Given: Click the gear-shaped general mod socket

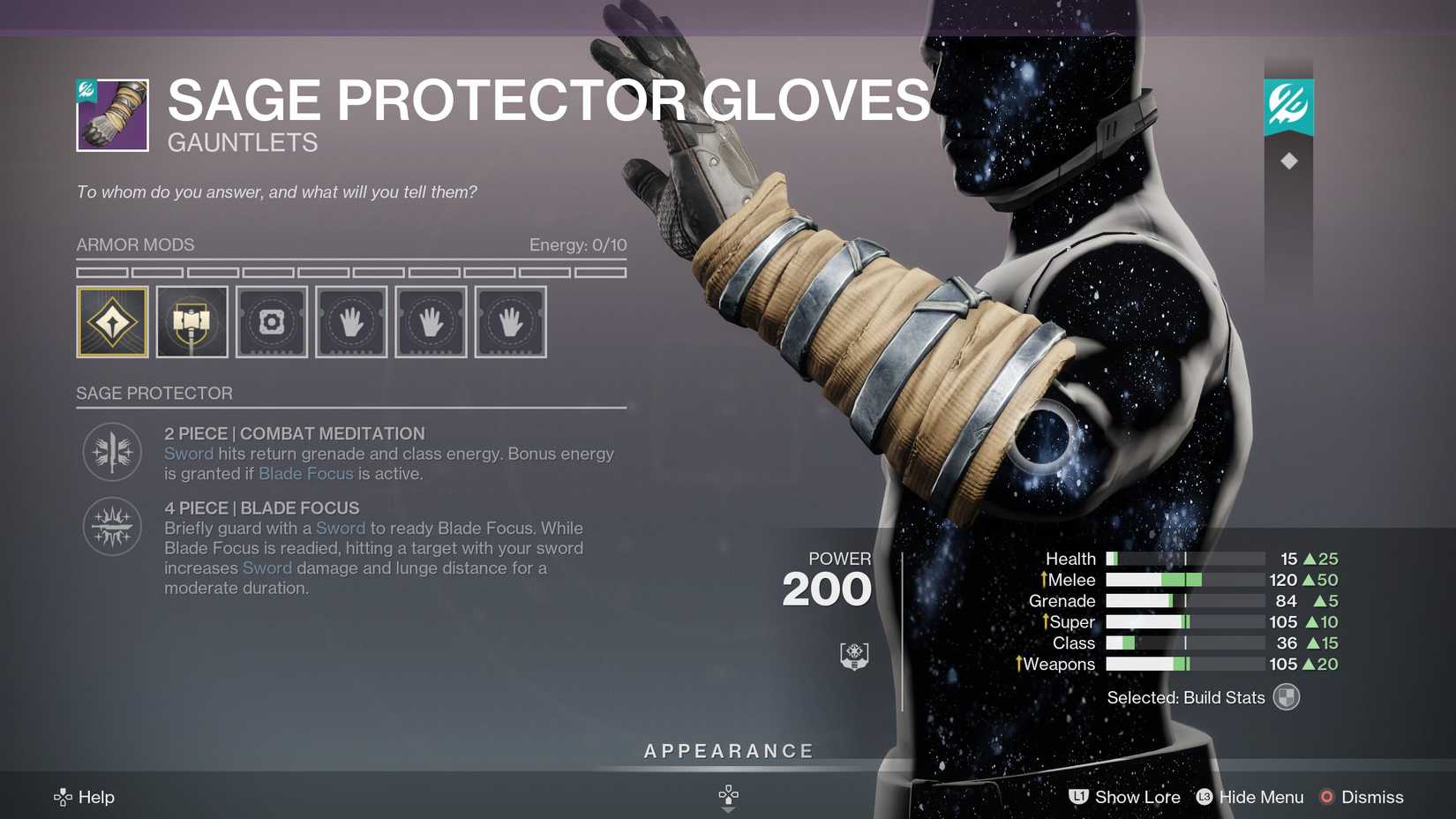Looking at the screenshot, I should point(271,322).
